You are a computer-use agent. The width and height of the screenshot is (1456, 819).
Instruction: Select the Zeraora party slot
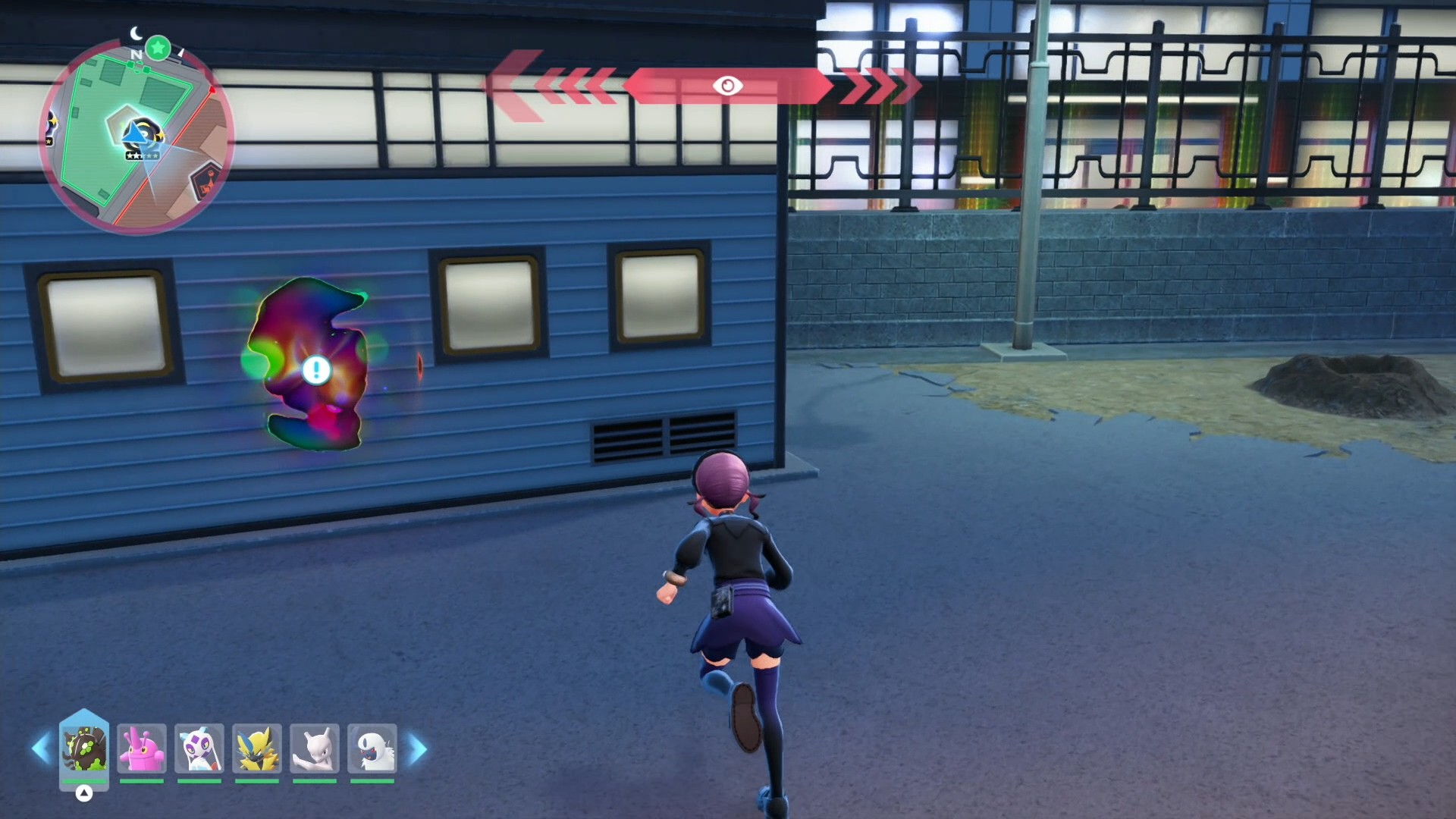(x=257, y=748)
